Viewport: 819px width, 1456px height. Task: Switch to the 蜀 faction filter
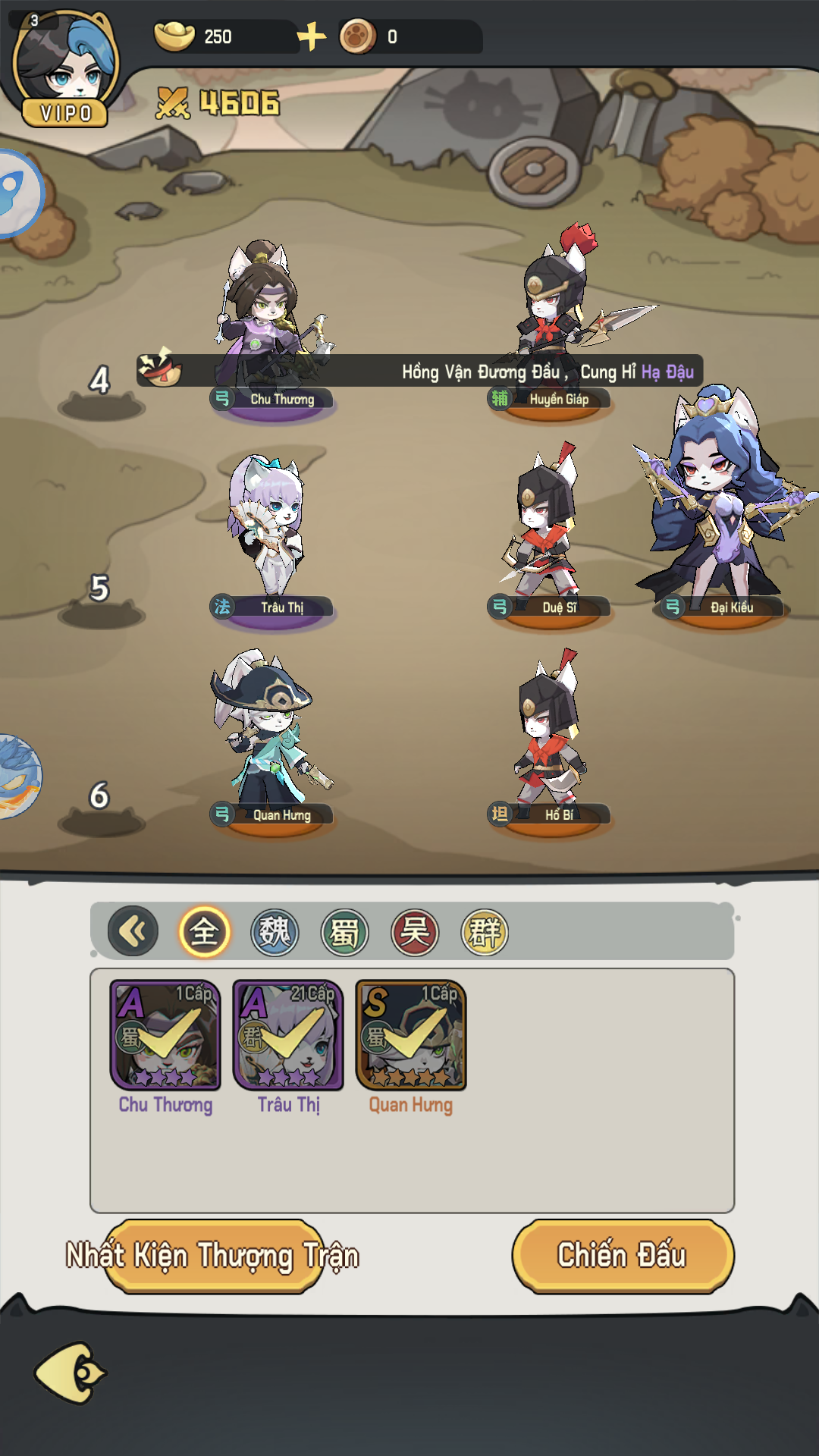344,932
